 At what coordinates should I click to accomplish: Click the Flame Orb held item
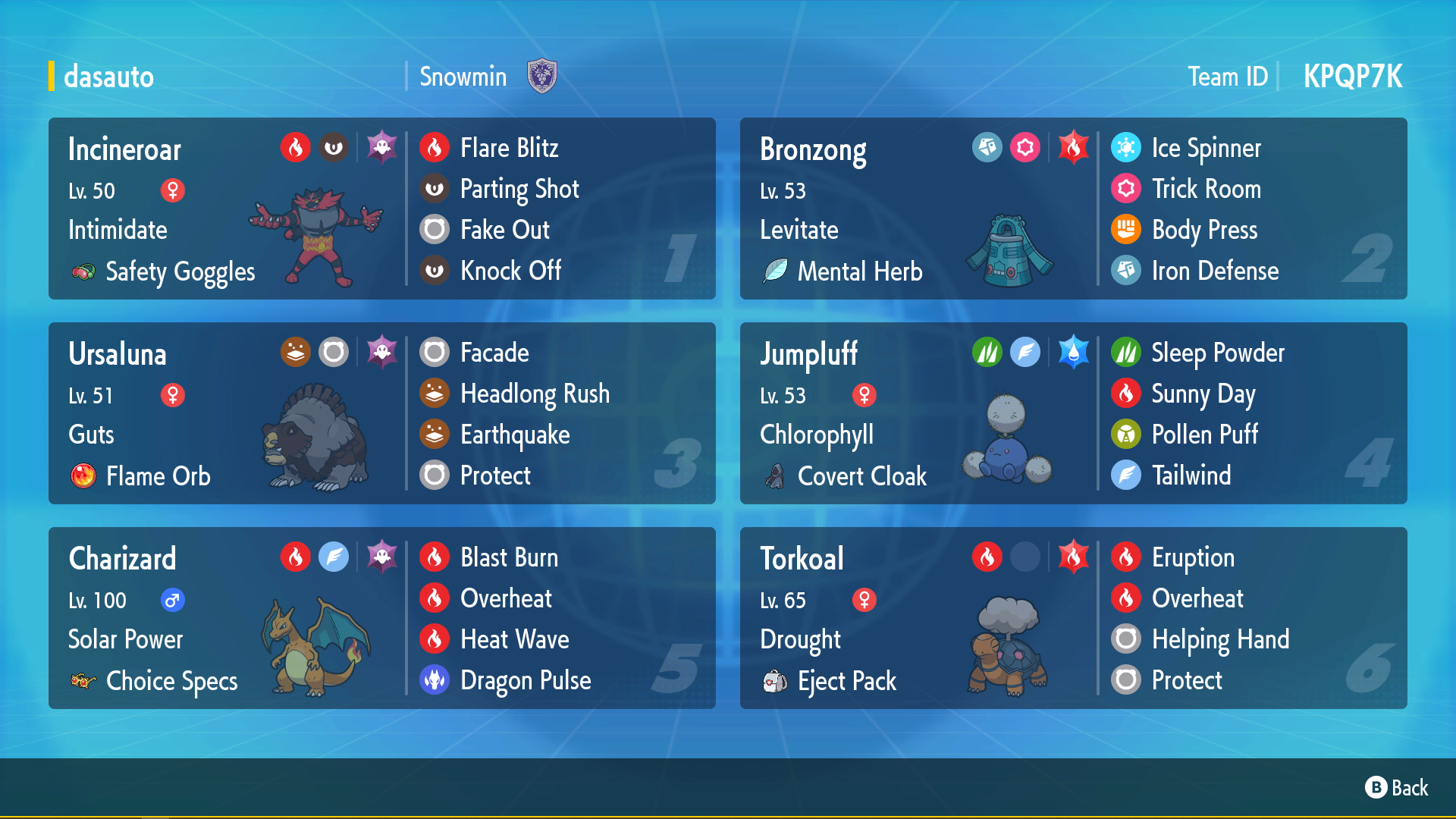(x=158, y=476)
